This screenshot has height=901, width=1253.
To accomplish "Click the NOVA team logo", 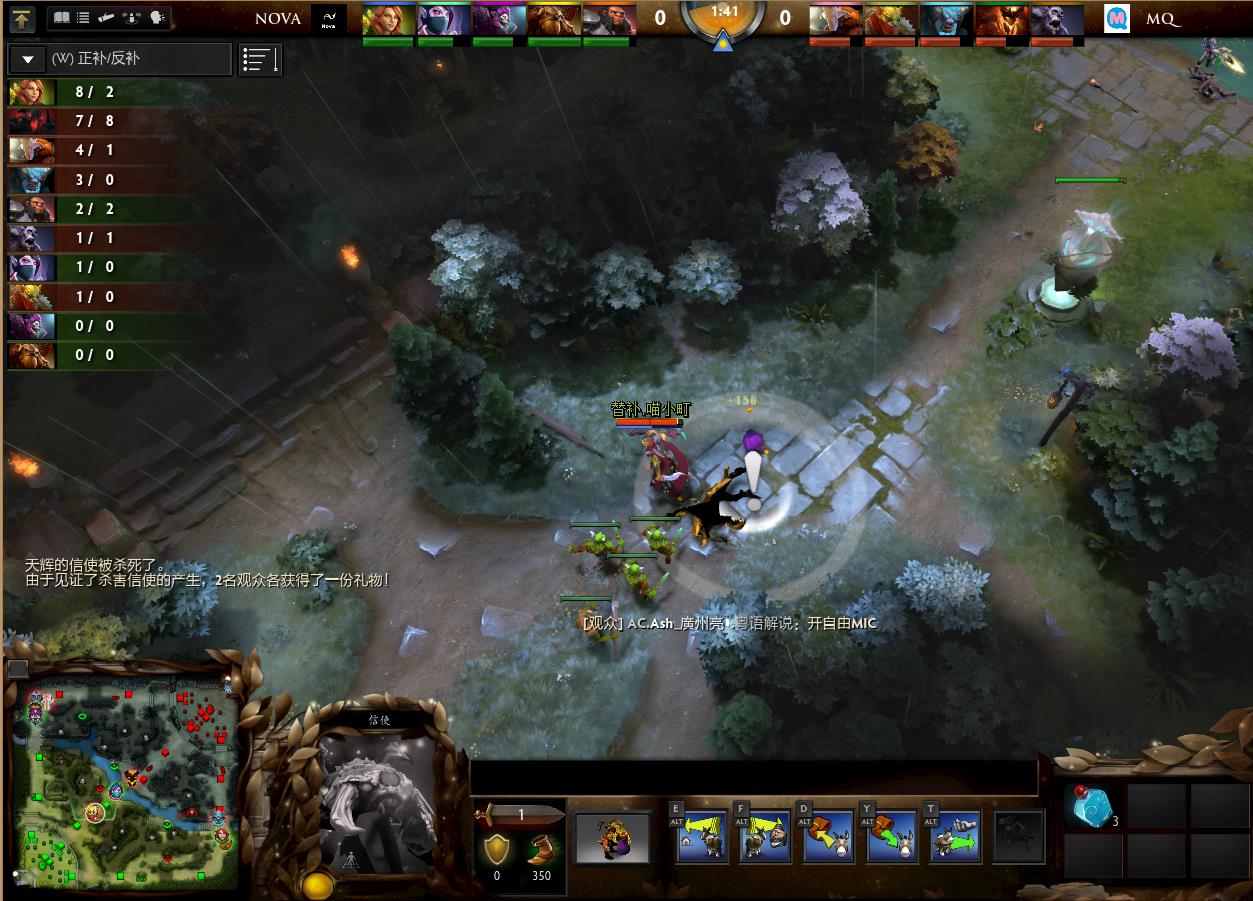I will (328, 19).
